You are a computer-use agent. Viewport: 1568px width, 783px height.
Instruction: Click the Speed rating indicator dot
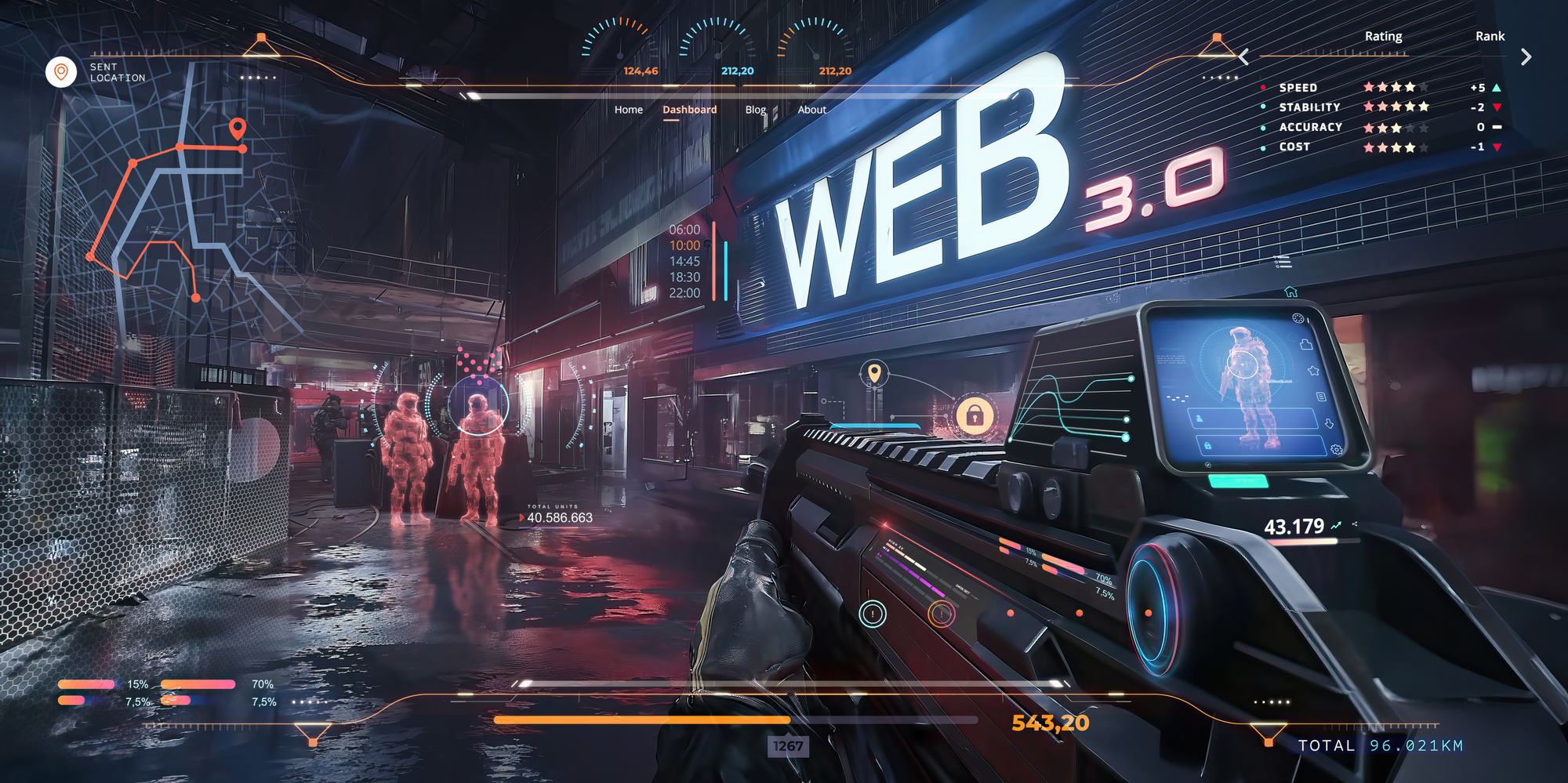[x=1263, y=87]
